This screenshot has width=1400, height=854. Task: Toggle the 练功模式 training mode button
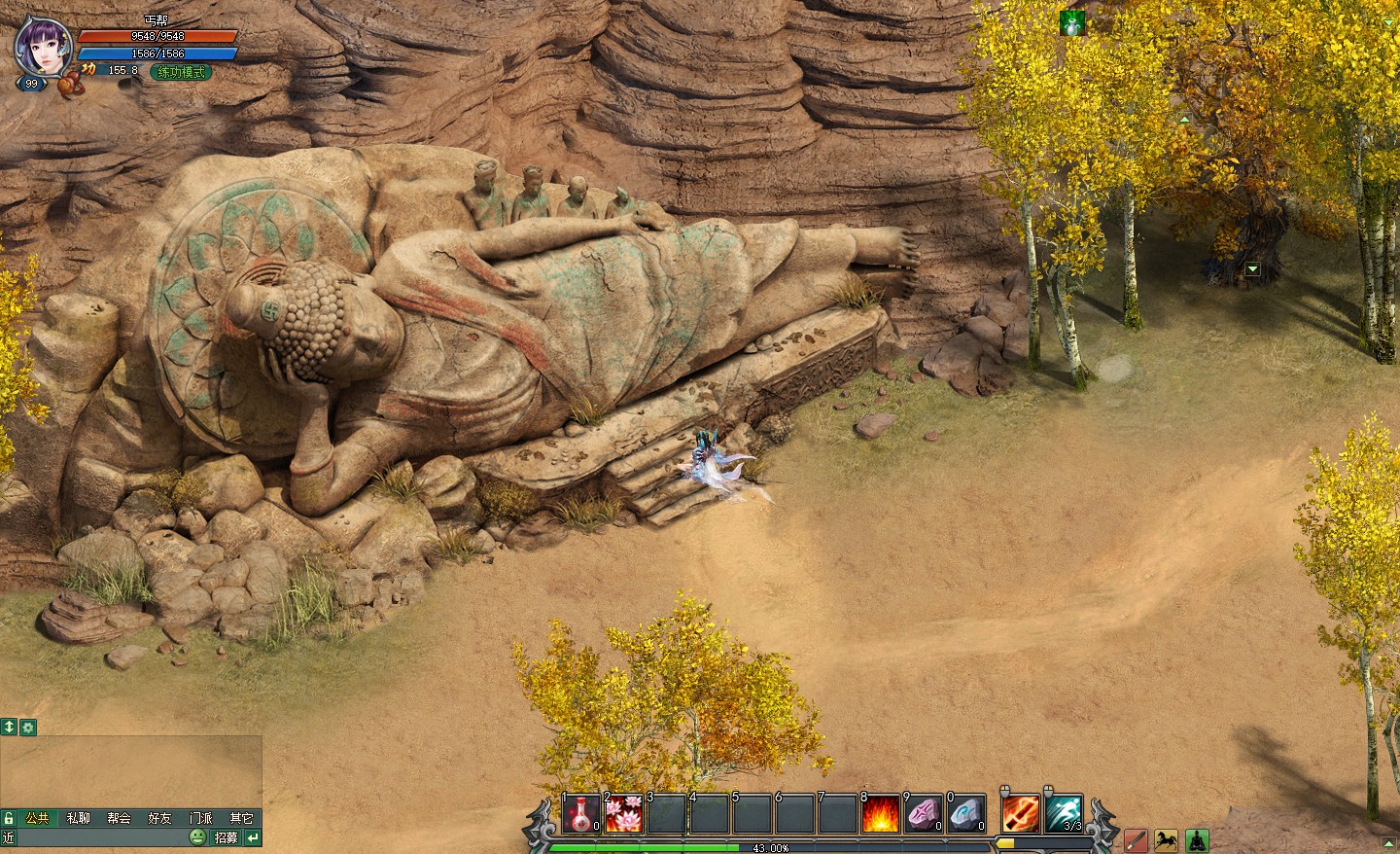click(180, 71)
